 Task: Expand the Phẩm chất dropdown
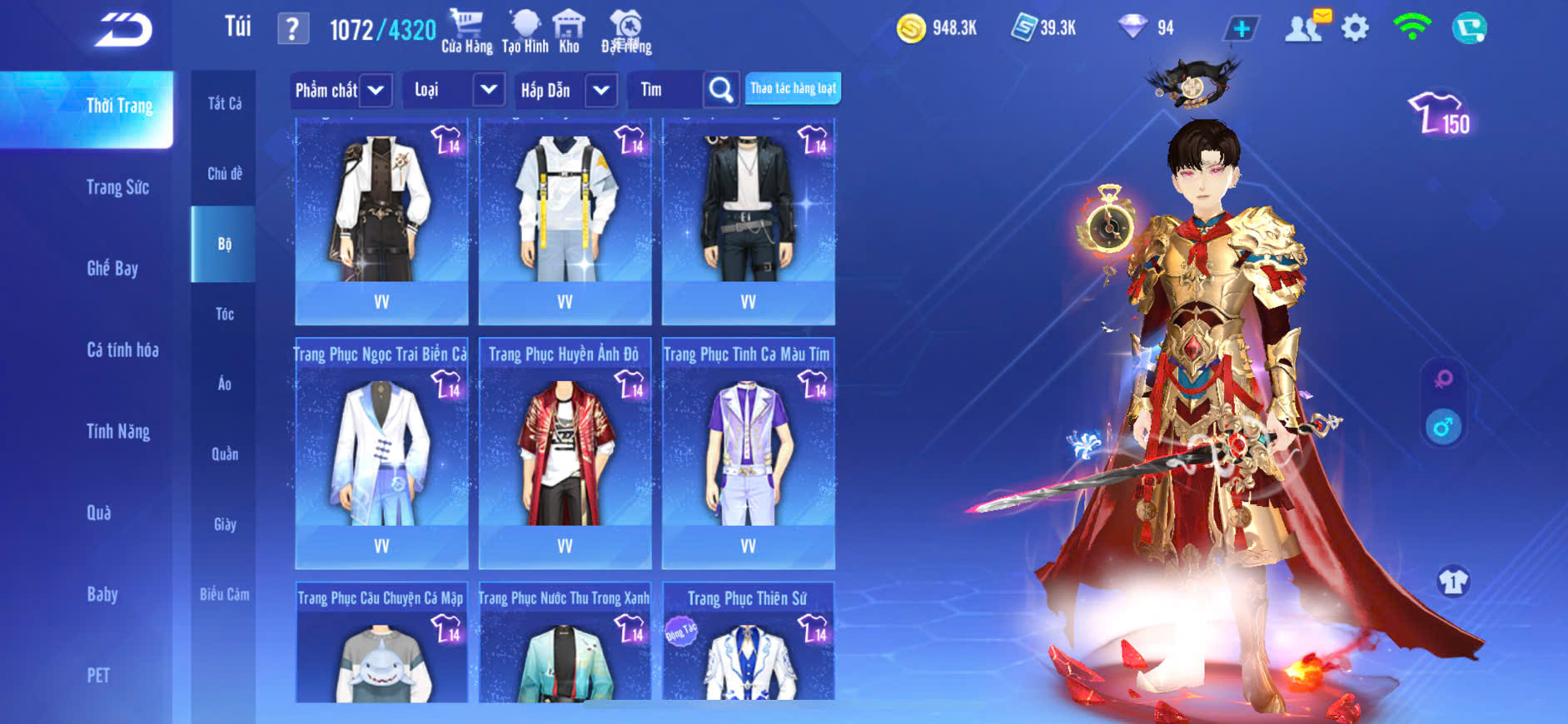tap(376, 90)
